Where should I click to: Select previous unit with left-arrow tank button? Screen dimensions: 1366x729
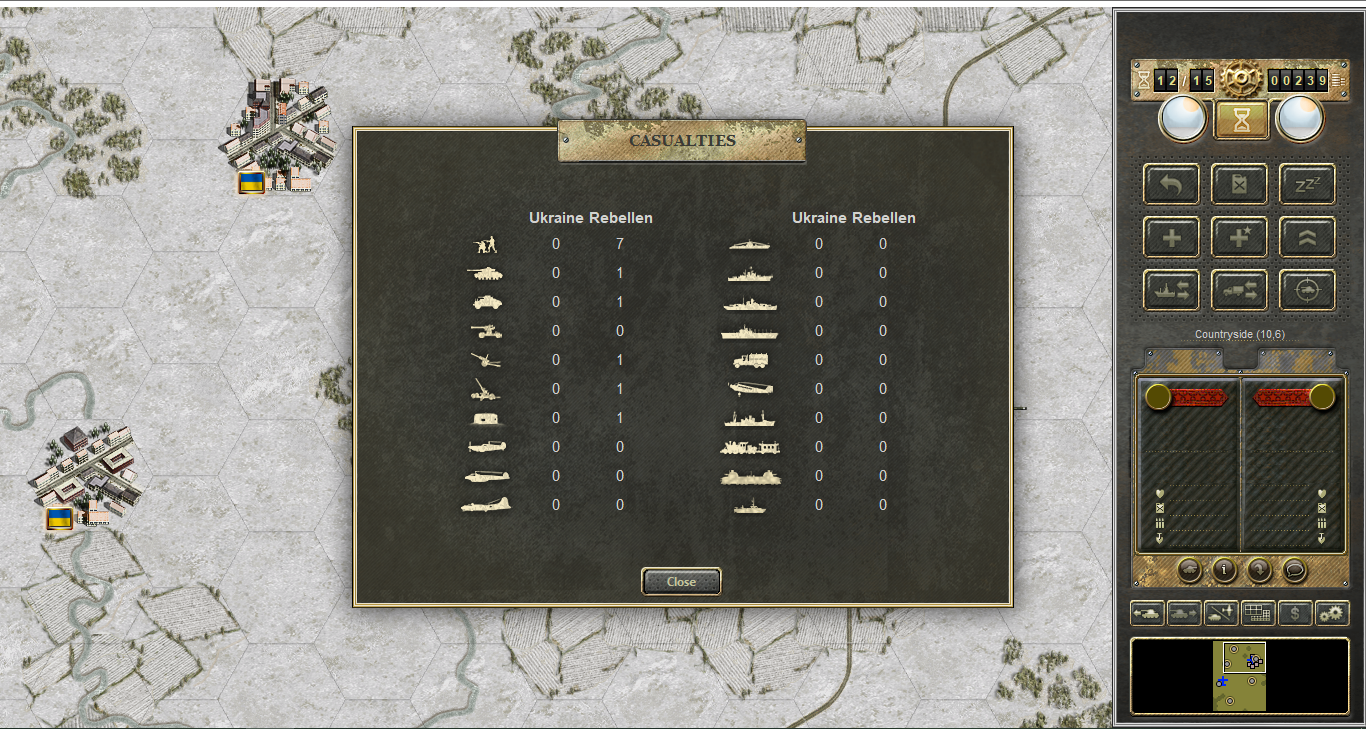1147,613
